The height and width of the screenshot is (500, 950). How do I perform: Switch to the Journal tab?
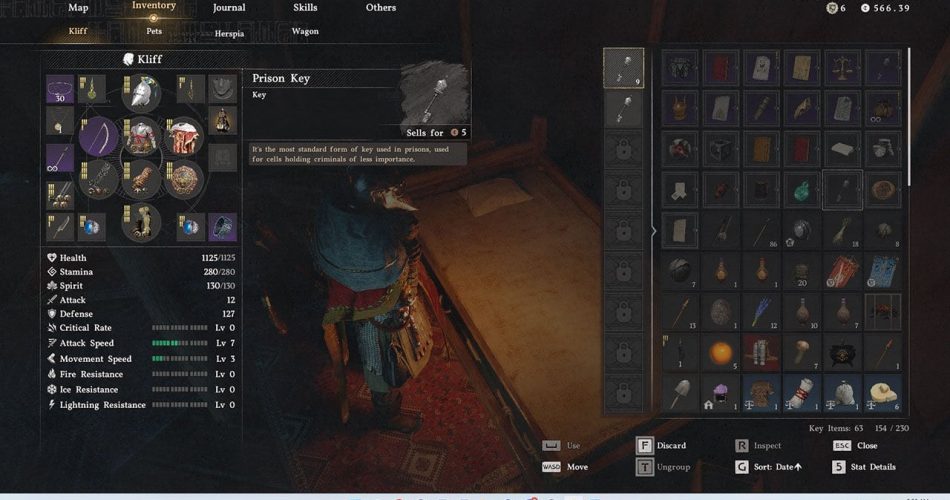(x=229, y=8)
